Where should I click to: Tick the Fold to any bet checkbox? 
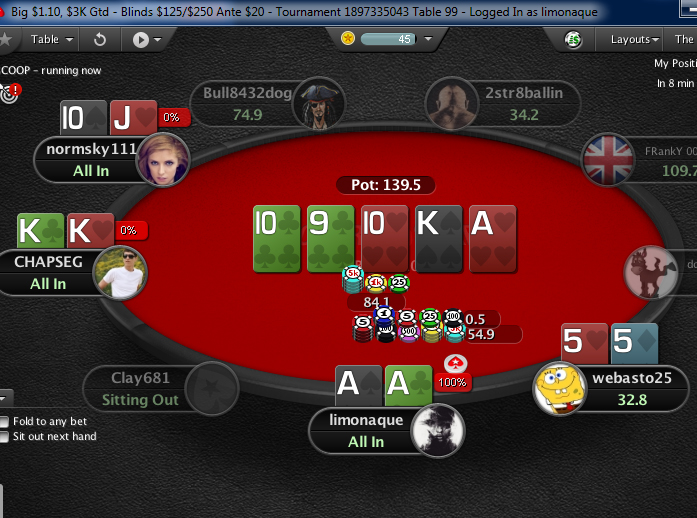pyautogui.click(x=5, y=421)
